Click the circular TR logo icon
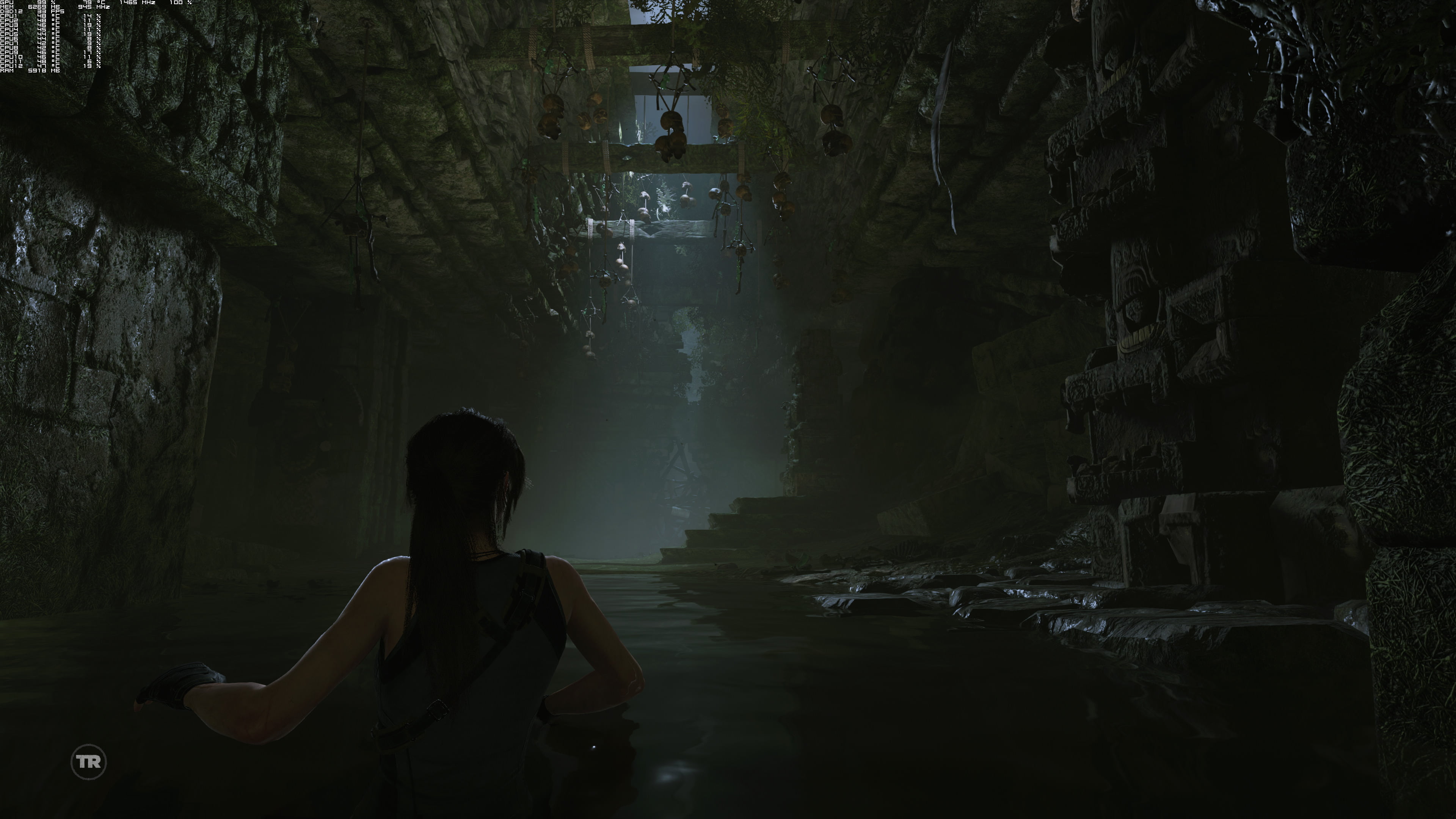 (89, 762)
